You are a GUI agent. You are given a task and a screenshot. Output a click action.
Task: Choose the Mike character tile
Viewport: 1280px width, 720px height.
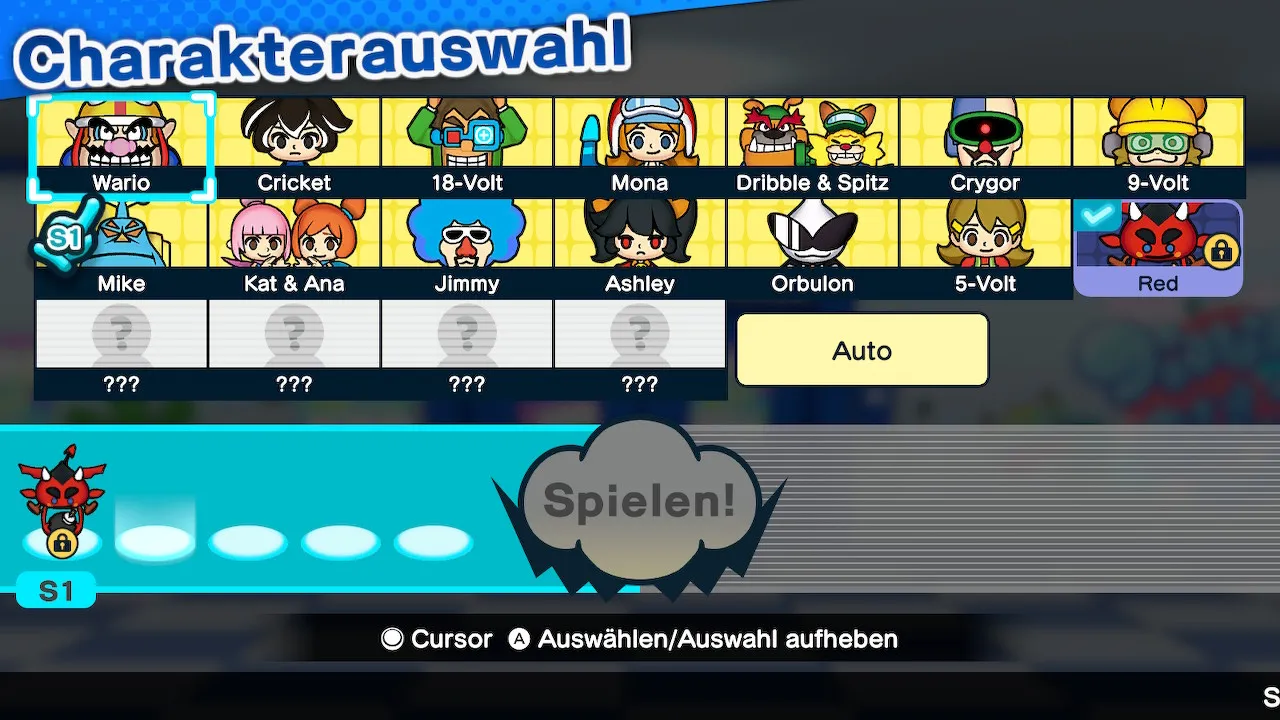pyautogui.click(x=121, y=247)
